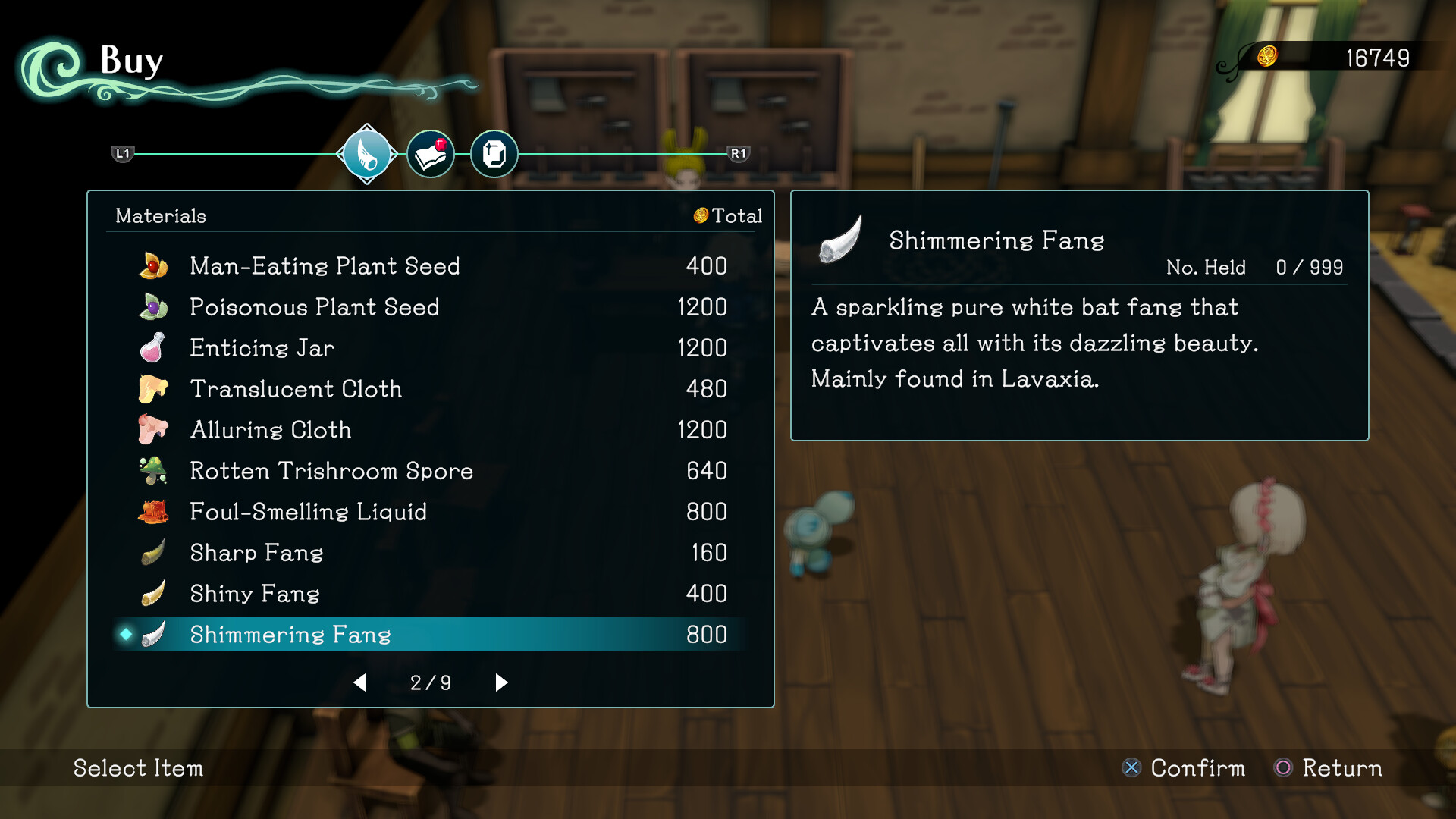Screen dimensions: 1456x819
Task: Select the metal ingot category icon
Action: pos(494,154)
